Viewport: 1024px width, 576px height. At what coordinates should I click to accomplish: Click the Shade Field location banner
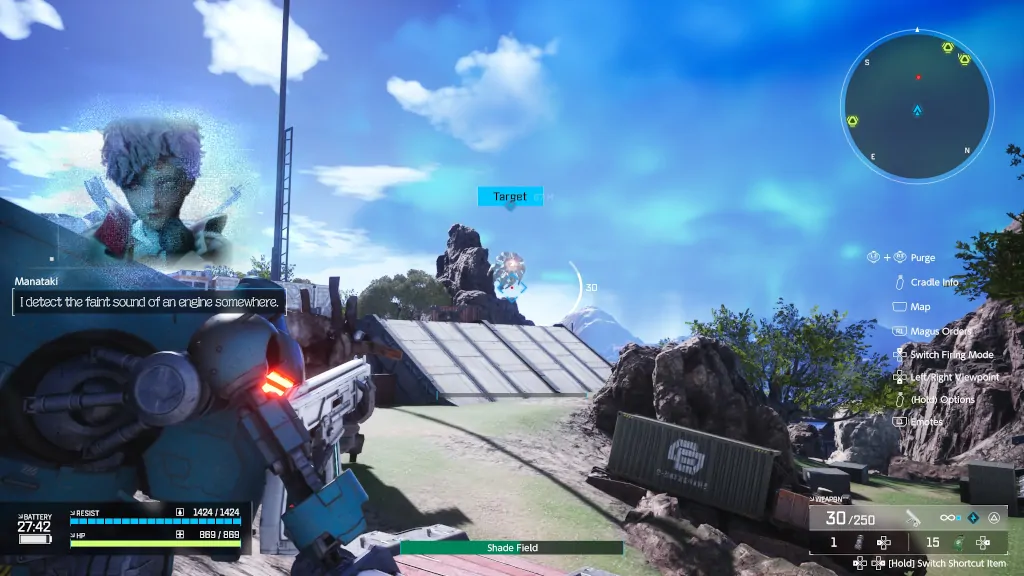pyautogui.click(x=511, y=548)
